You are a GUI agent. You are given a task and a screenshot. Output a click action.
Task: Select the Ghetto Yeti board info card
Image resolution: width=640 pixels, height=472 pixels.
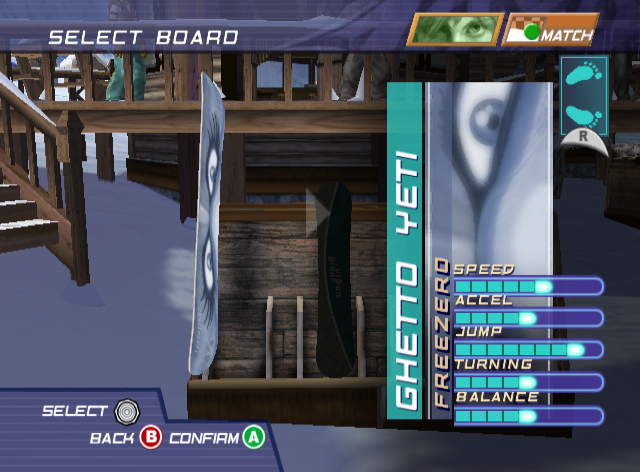(469, 250)
